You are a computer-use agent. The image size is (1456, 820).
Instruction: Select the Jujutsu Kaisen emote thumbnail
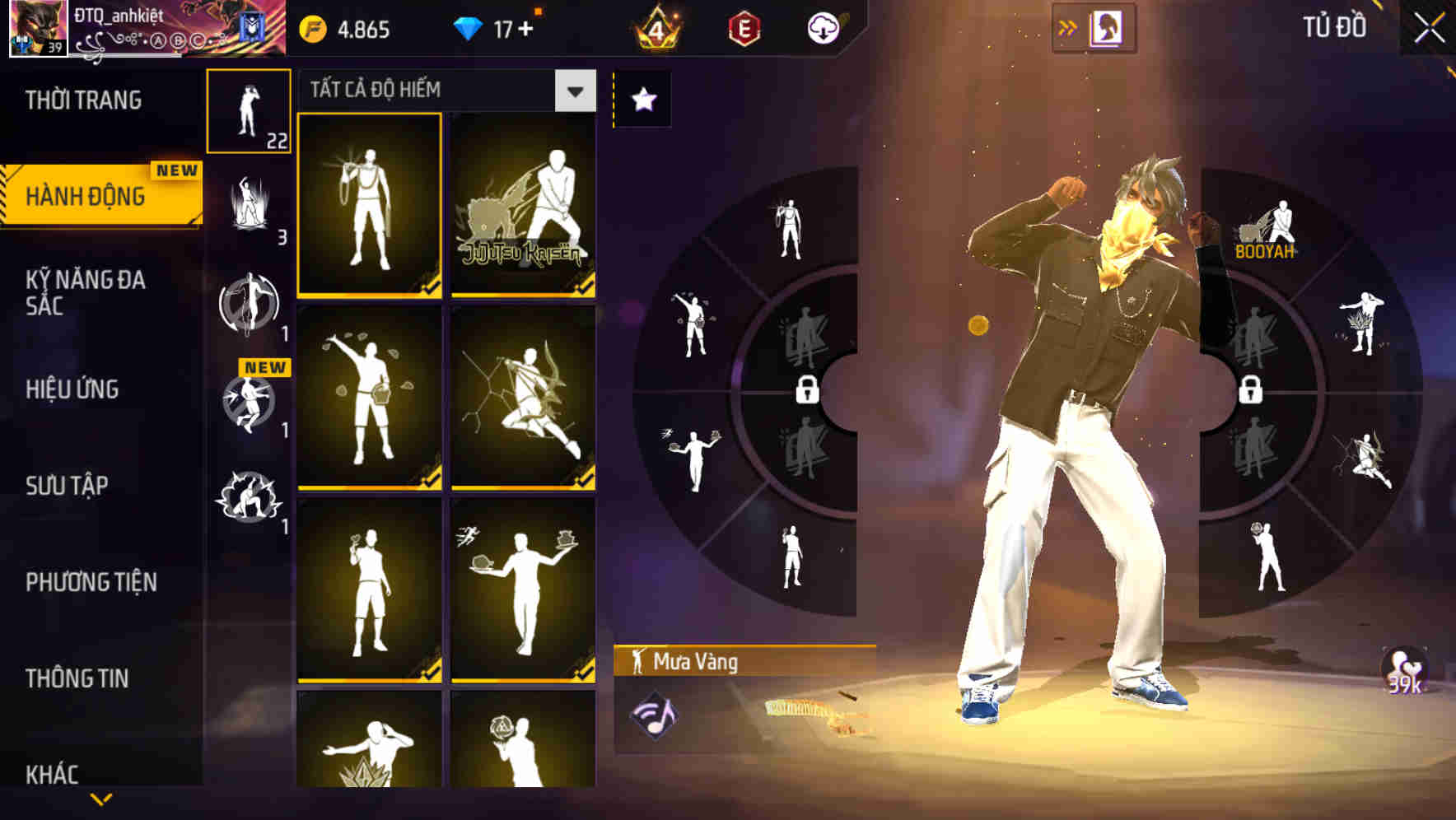coord(522,205)
